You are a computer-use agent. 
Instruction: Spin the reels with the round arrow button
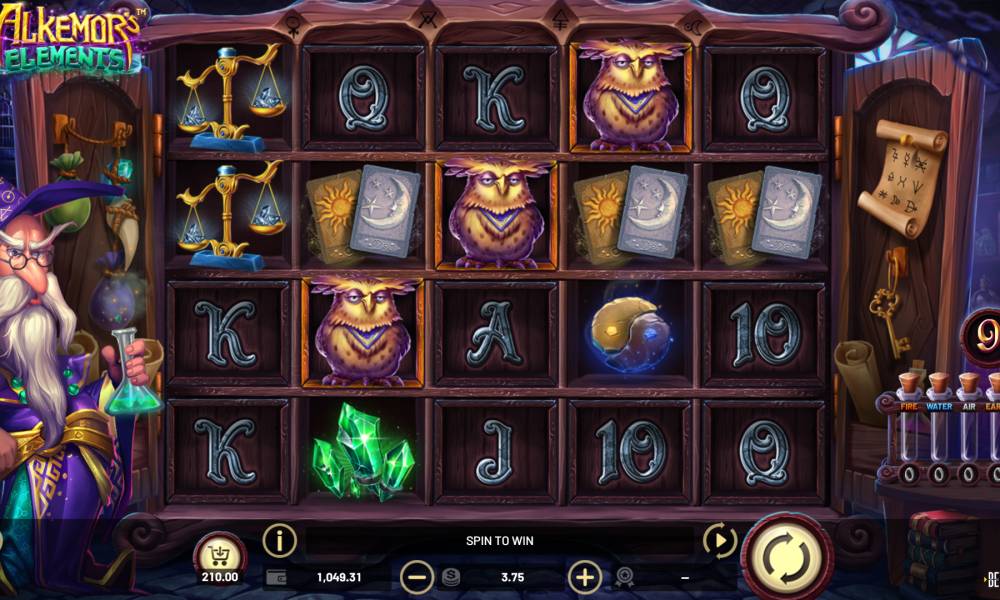(786, 557)
